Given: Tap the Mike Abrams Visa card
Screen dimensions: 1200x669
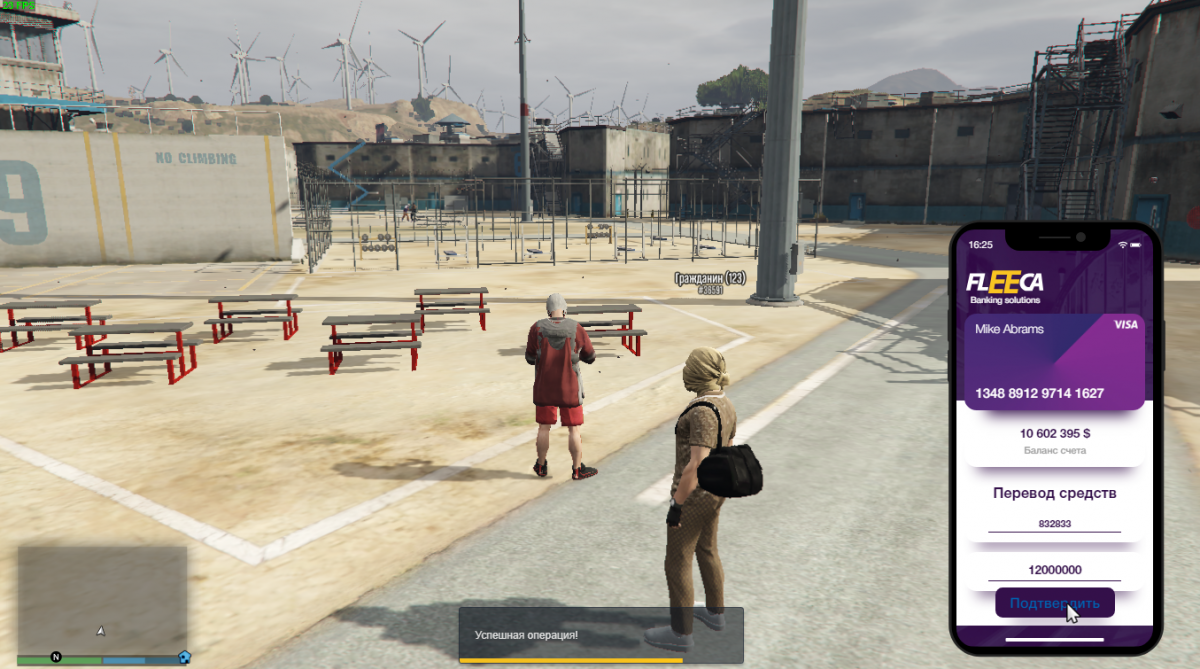Looking at the screenshot, I should [1054, 362].
